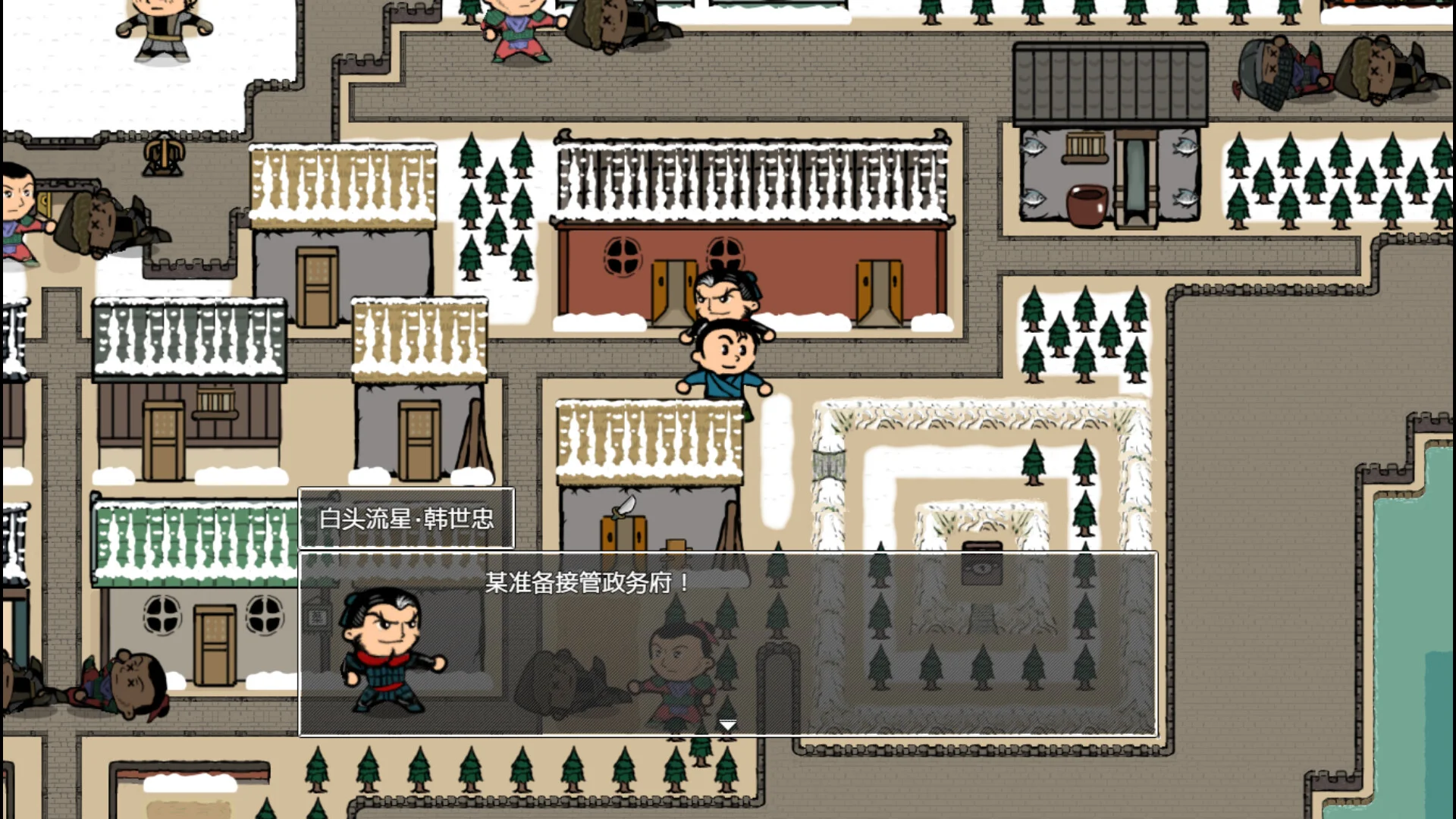1456x819 pixels.
Task: Click the name plate 白头流星·韩世忠
Action: (x=406, y=519)
